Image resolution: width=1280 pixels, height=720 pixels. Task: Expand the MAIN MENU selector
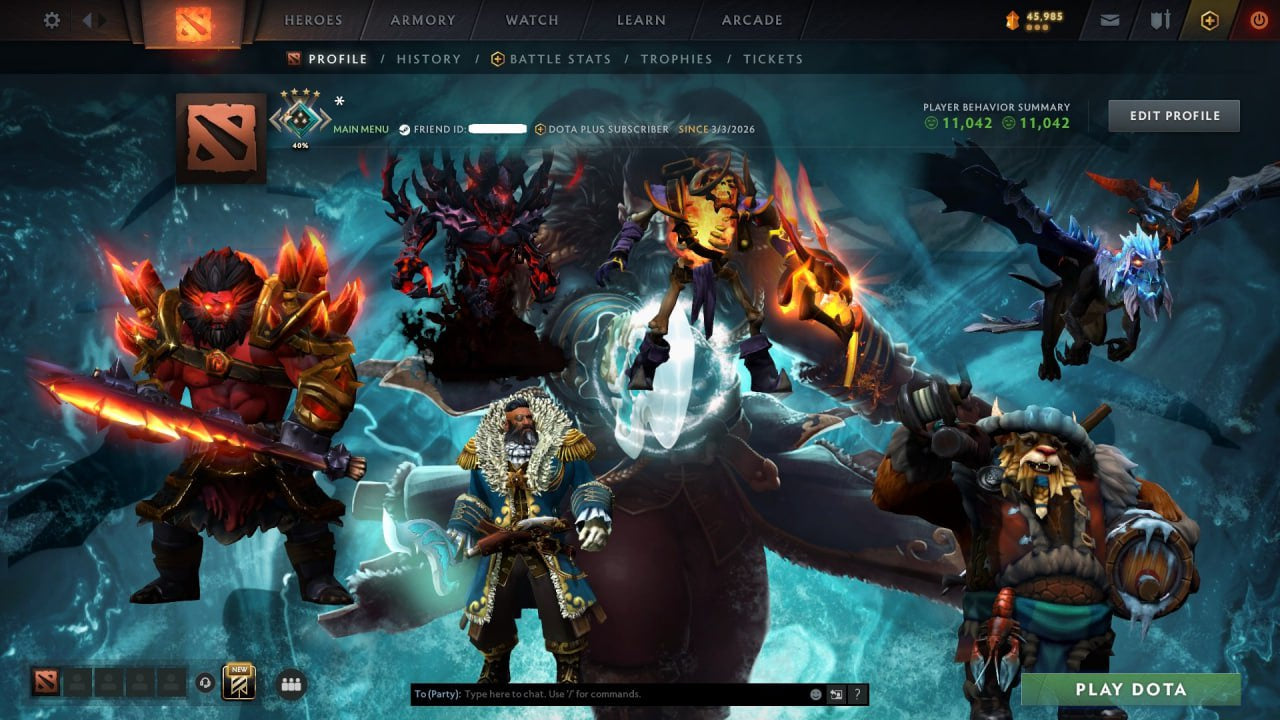click(360, 129)
